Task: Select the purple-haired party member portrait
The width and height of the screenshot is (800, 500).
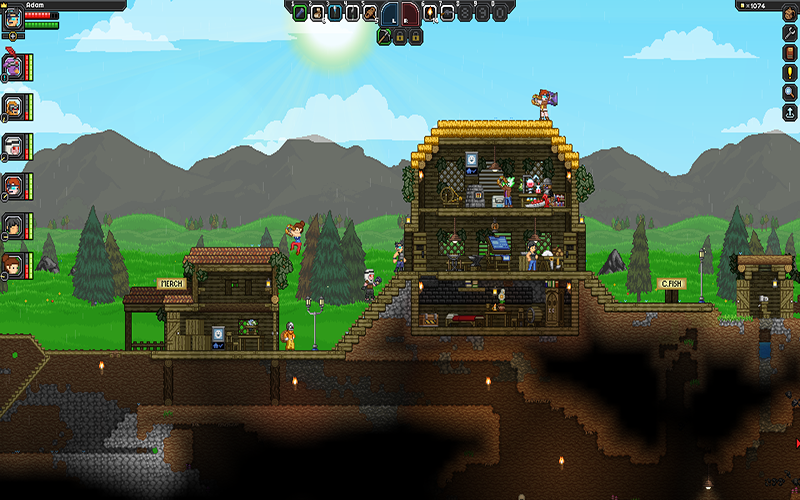Action: click(x=13, y=64)
